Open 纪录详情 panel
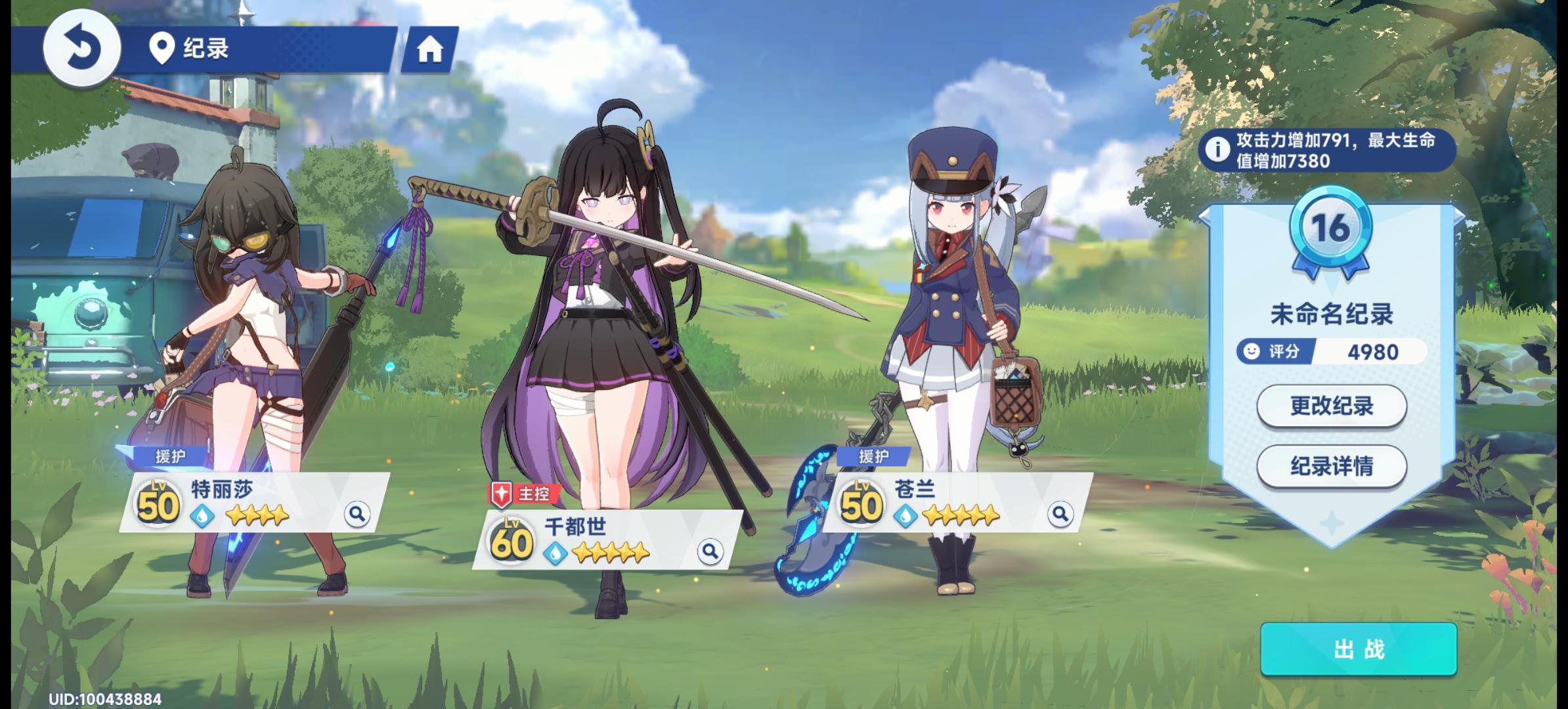The image size is (1568, 709). click(x=1333, y=465)
